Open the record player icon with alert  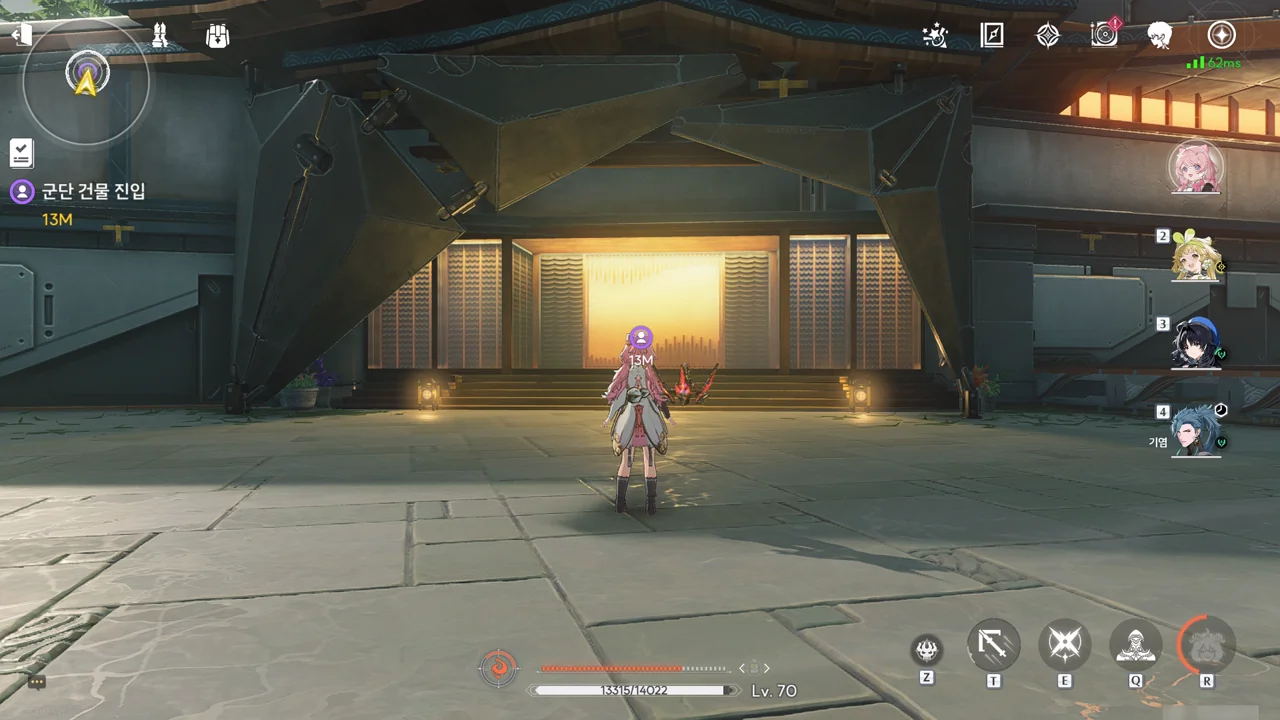1104,35
